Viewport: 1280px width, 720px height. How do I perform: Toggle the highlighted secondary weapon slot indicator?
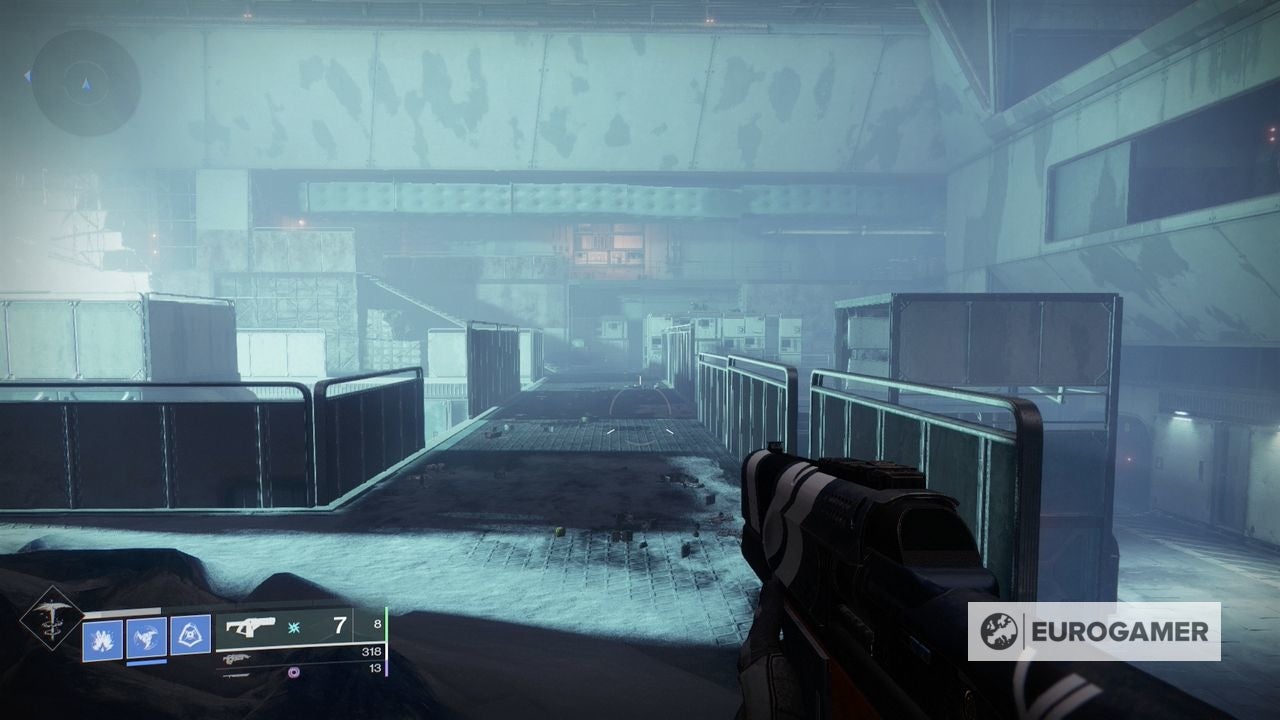coord(146,664)
